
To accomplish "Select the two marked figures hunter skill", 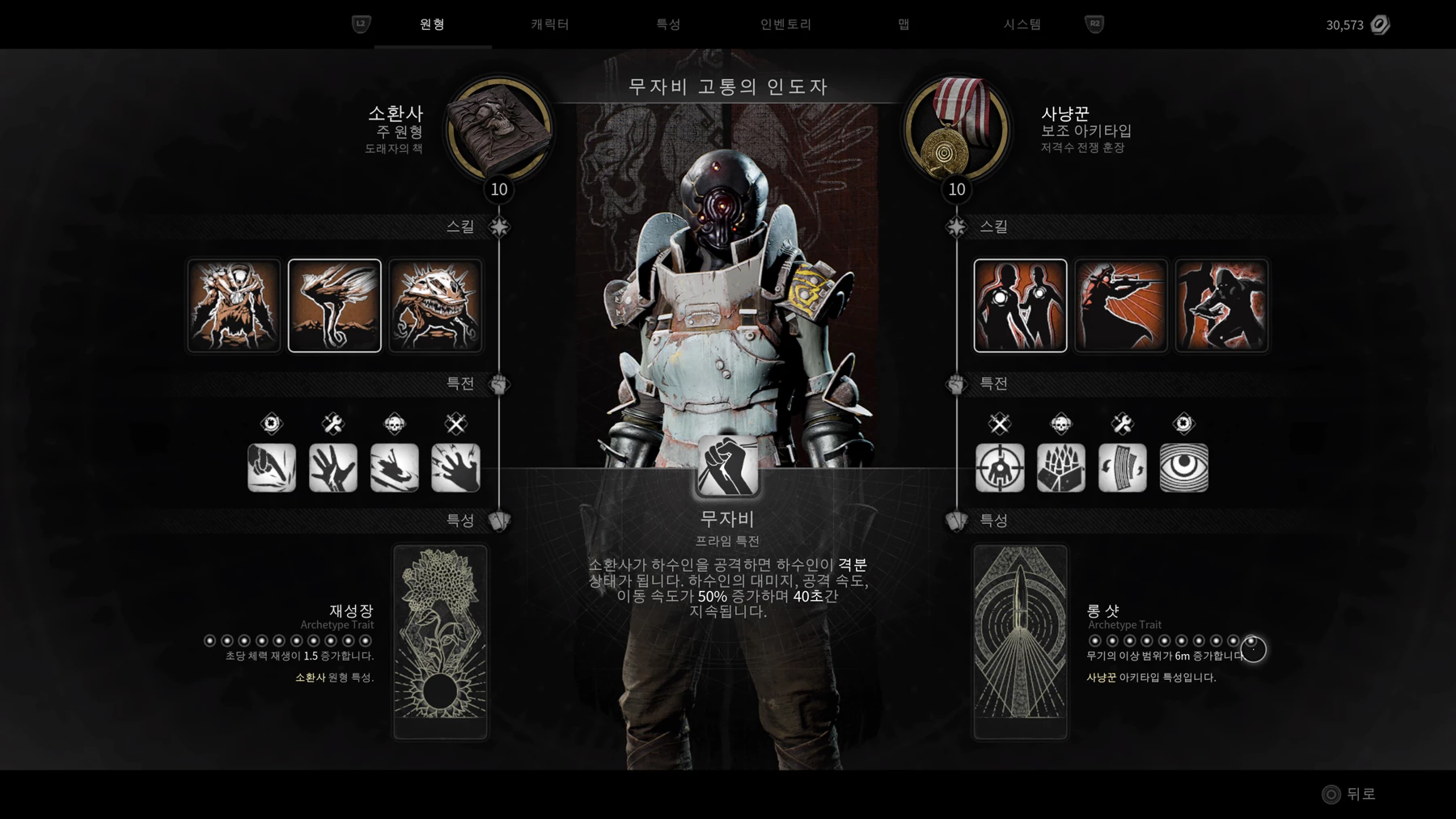I will tap(1020, 306).
